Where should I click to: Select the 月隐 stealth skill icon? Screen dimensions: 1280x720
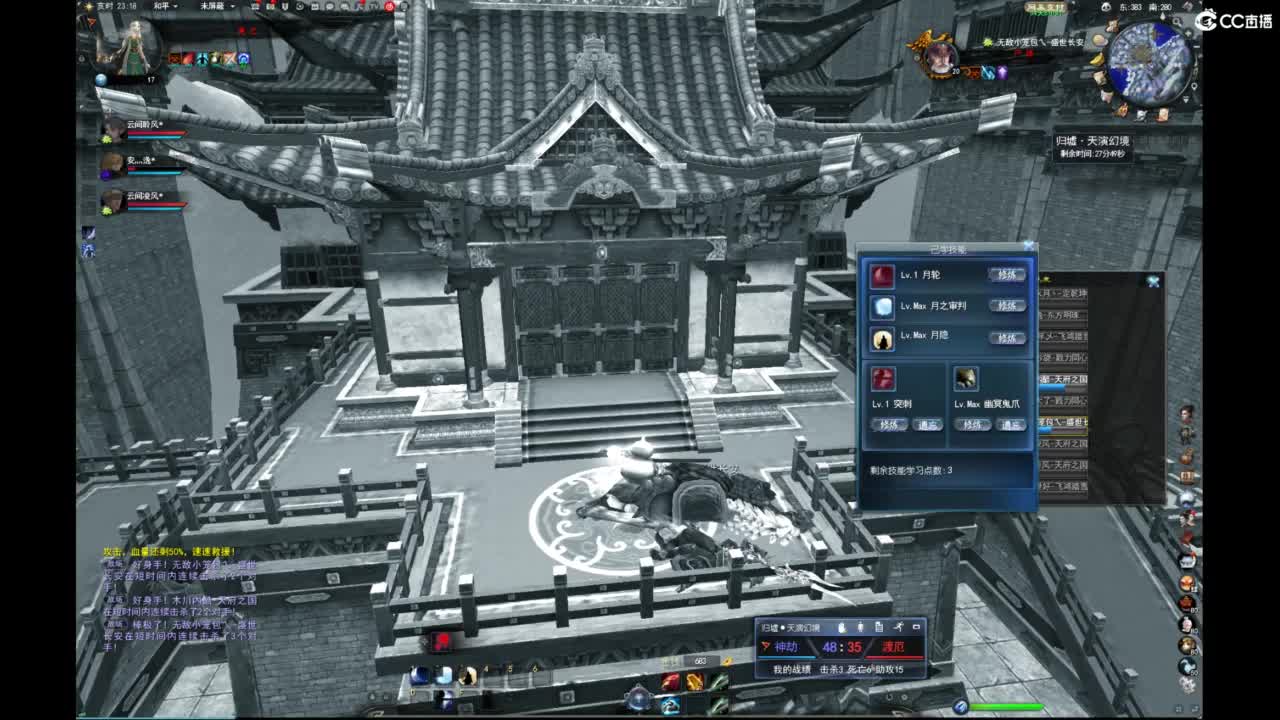[883, 337]
